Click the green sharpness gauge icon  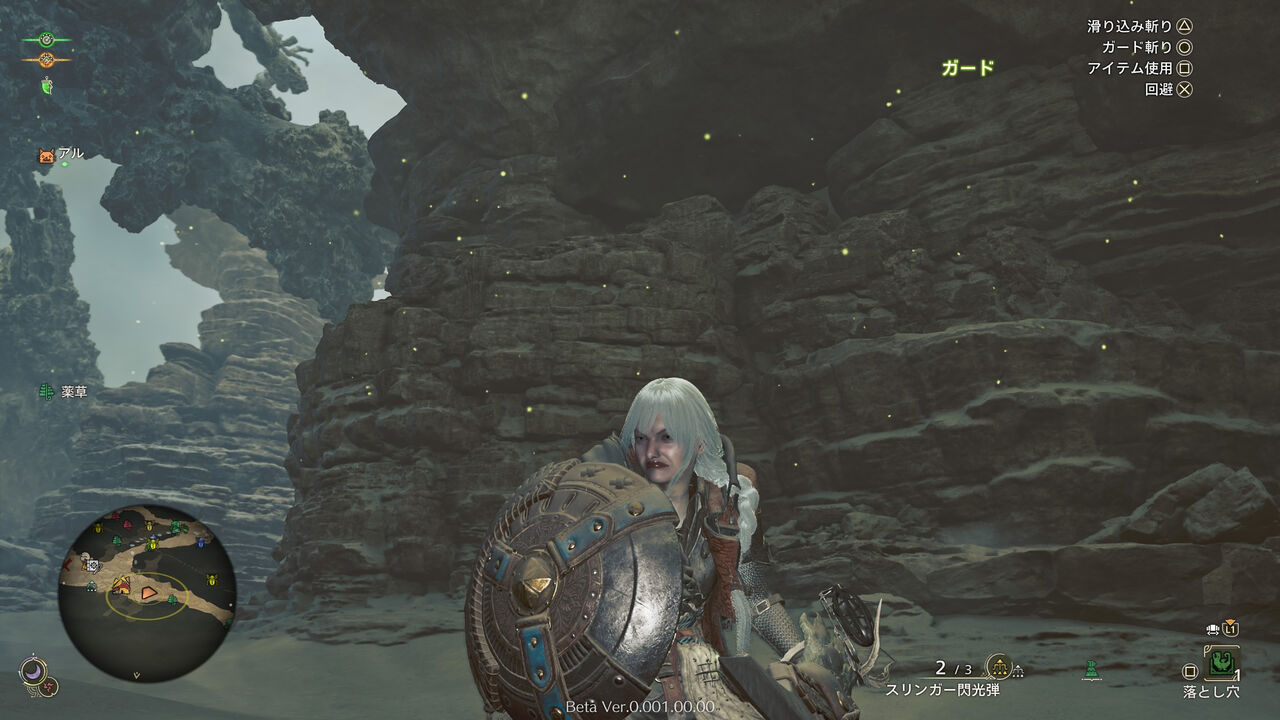46,40
